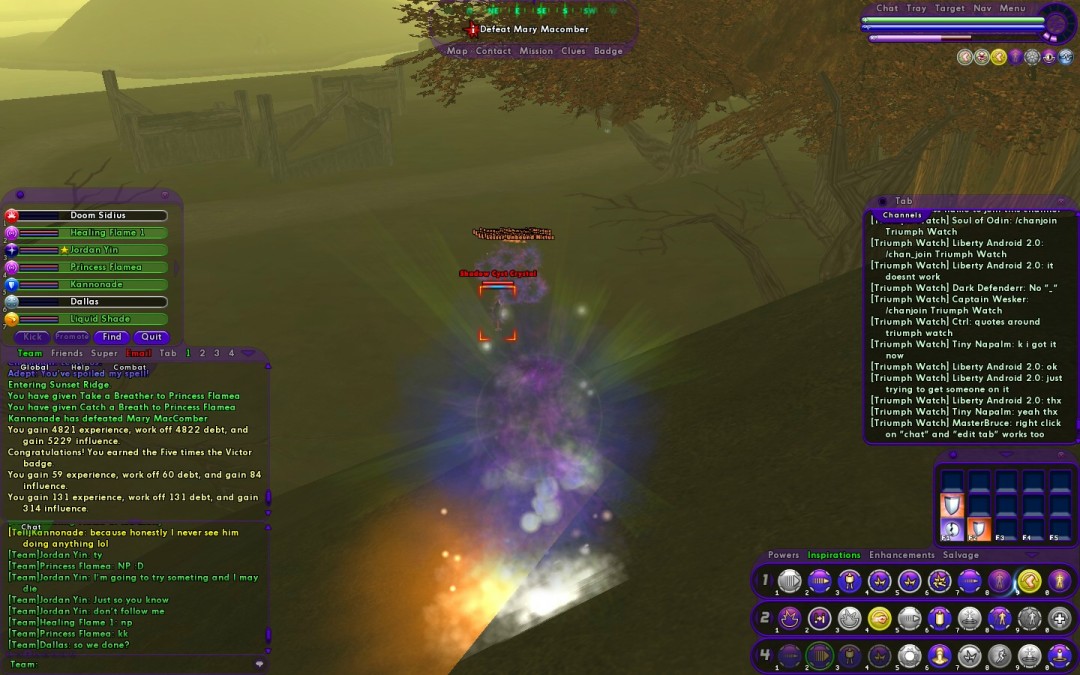
Task: Select teammate Princess Flamea in team list
Action: coord(105,267)
